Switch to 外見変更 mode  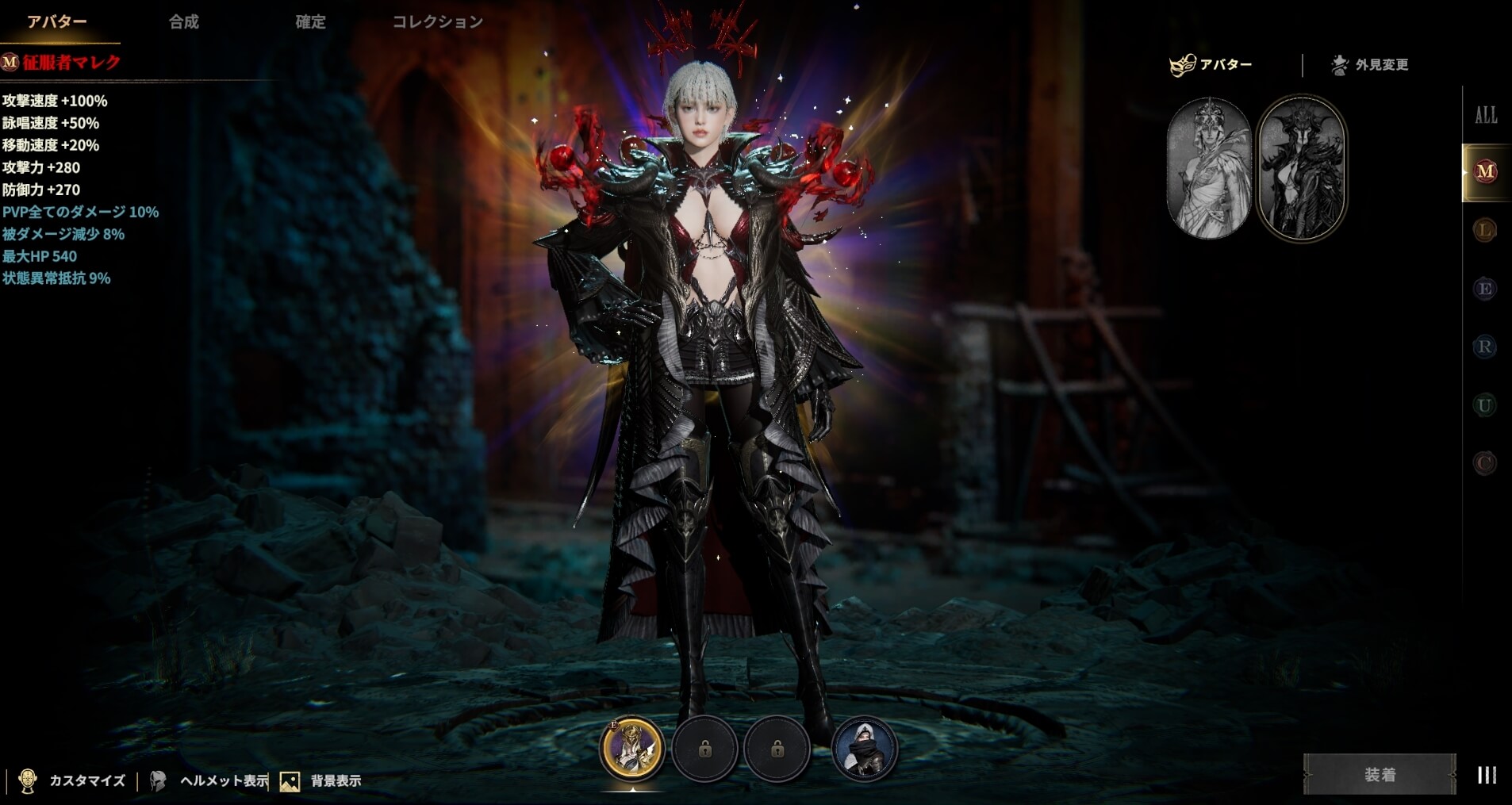(x=1370, y=64)
